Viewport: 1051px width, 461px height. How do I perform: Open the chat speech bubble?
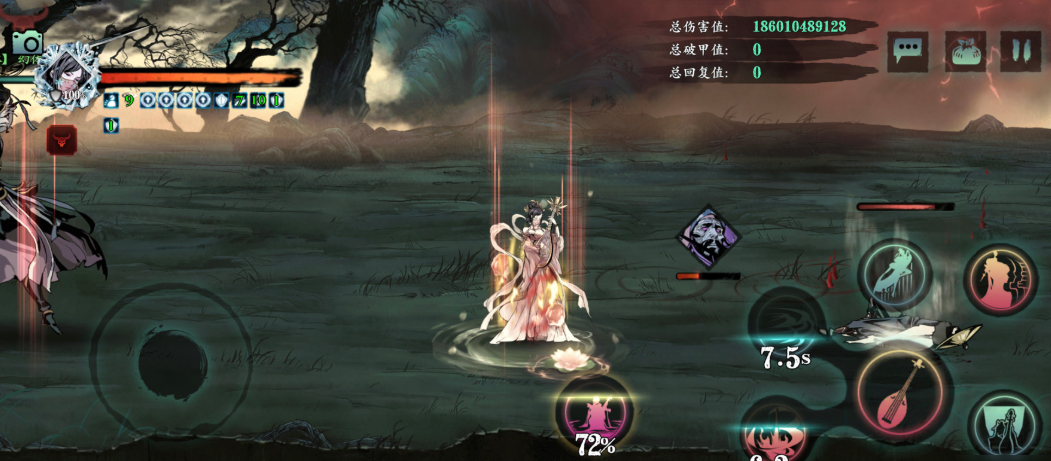(x=908, y=51)
